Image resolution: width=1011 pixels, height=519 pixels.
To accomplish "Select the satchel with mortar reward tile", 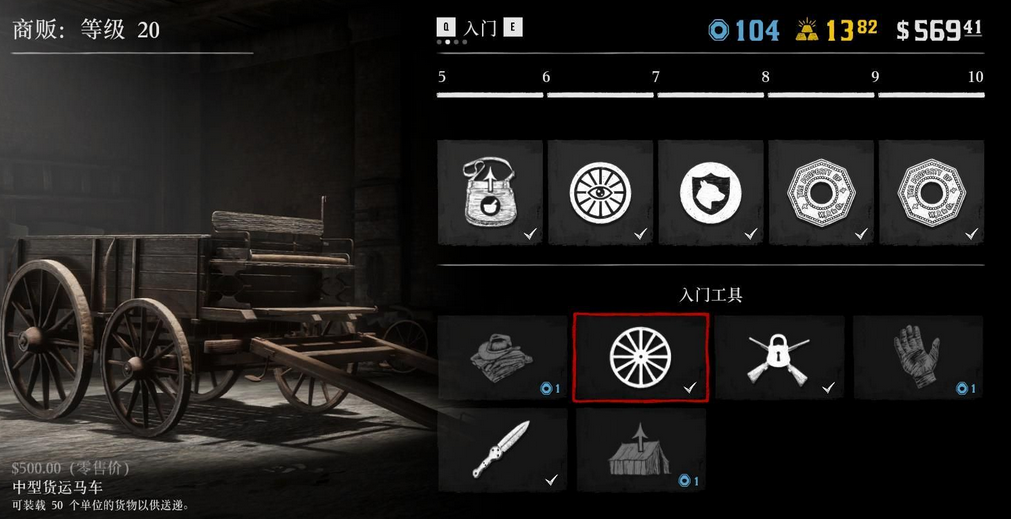I will (490, 191).
